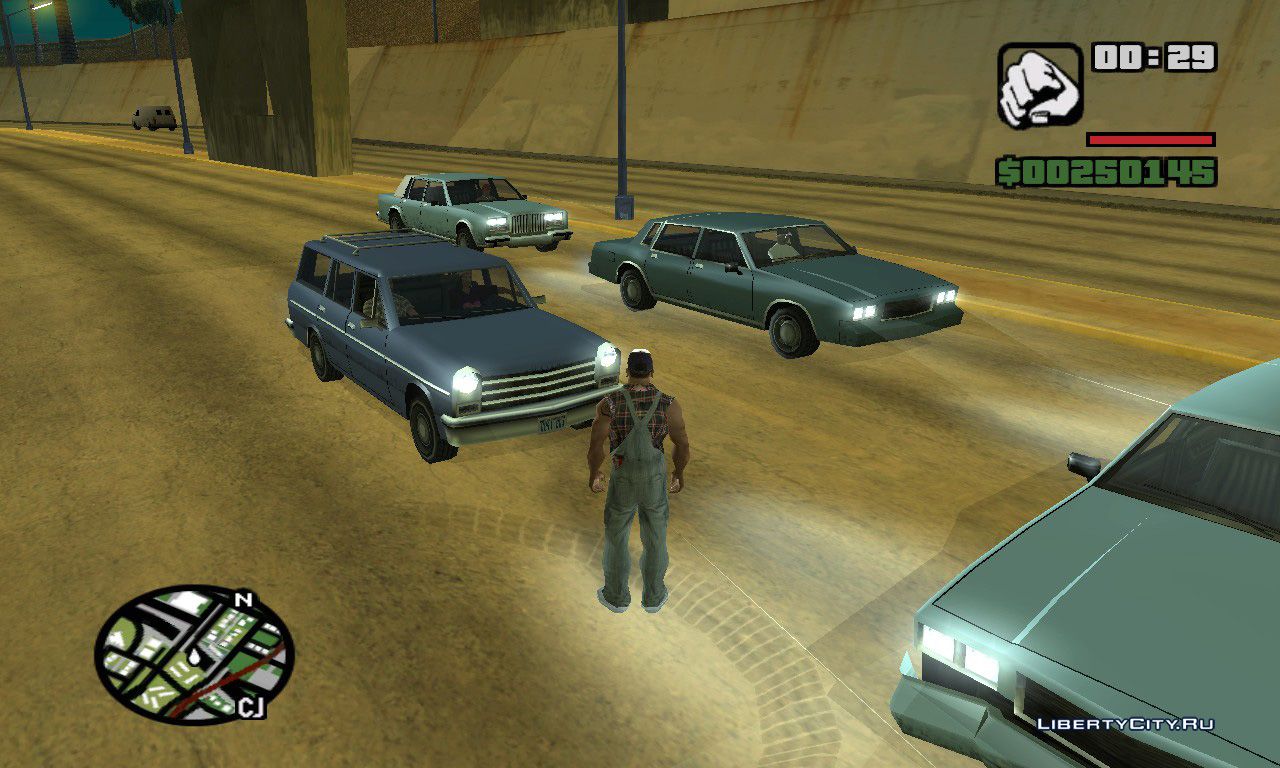
Task: Visit the LibertyCity.ru watermark link
Action: (x=1125, y=723)
